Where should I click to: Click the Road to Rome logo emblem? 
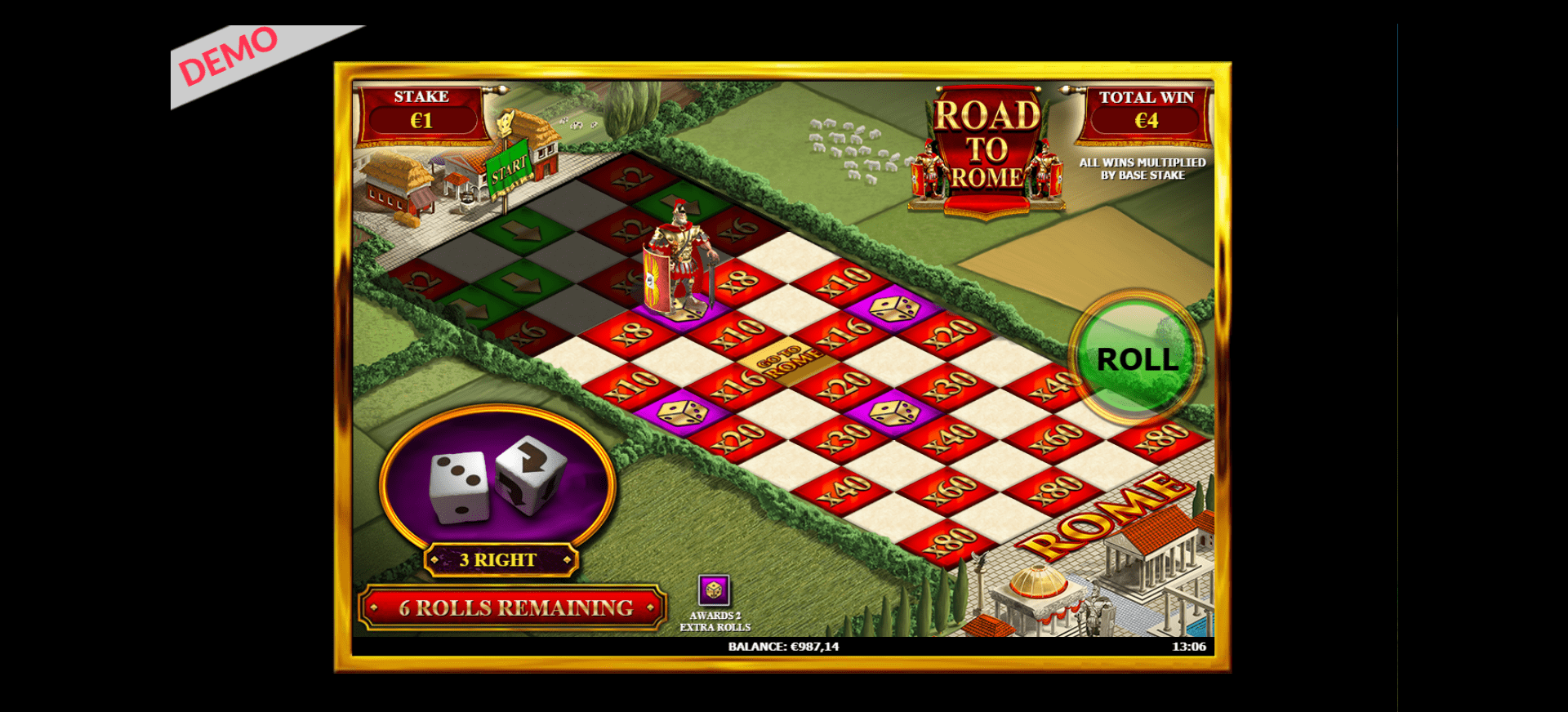pos(985,143)
